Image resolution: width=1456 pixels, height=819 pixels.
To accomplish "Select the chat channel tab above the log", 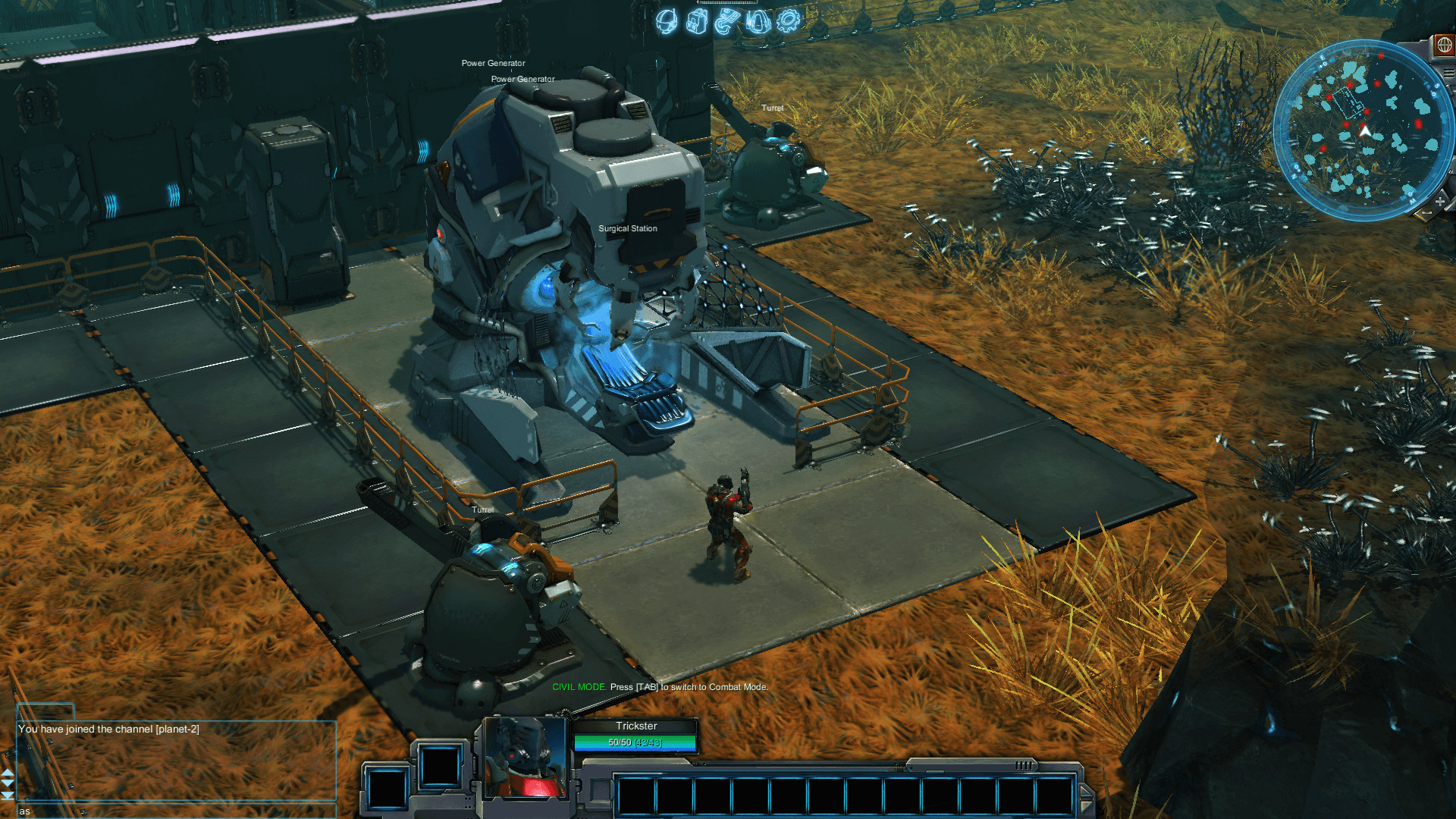I will (x=45, y=711).
